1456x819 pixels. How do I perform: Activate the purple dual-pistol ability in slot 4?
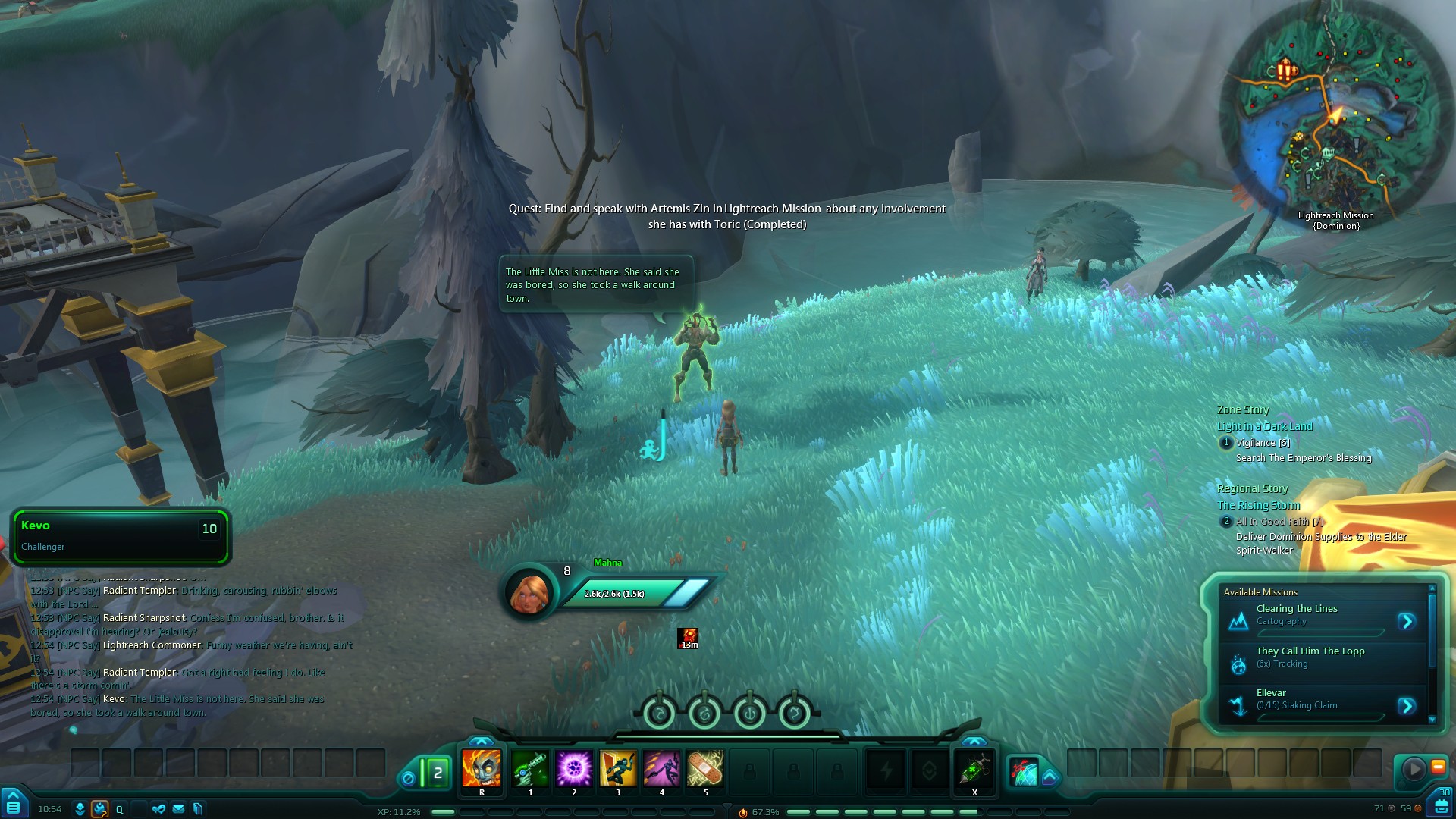pyautogui.click(x=662, y=768)
